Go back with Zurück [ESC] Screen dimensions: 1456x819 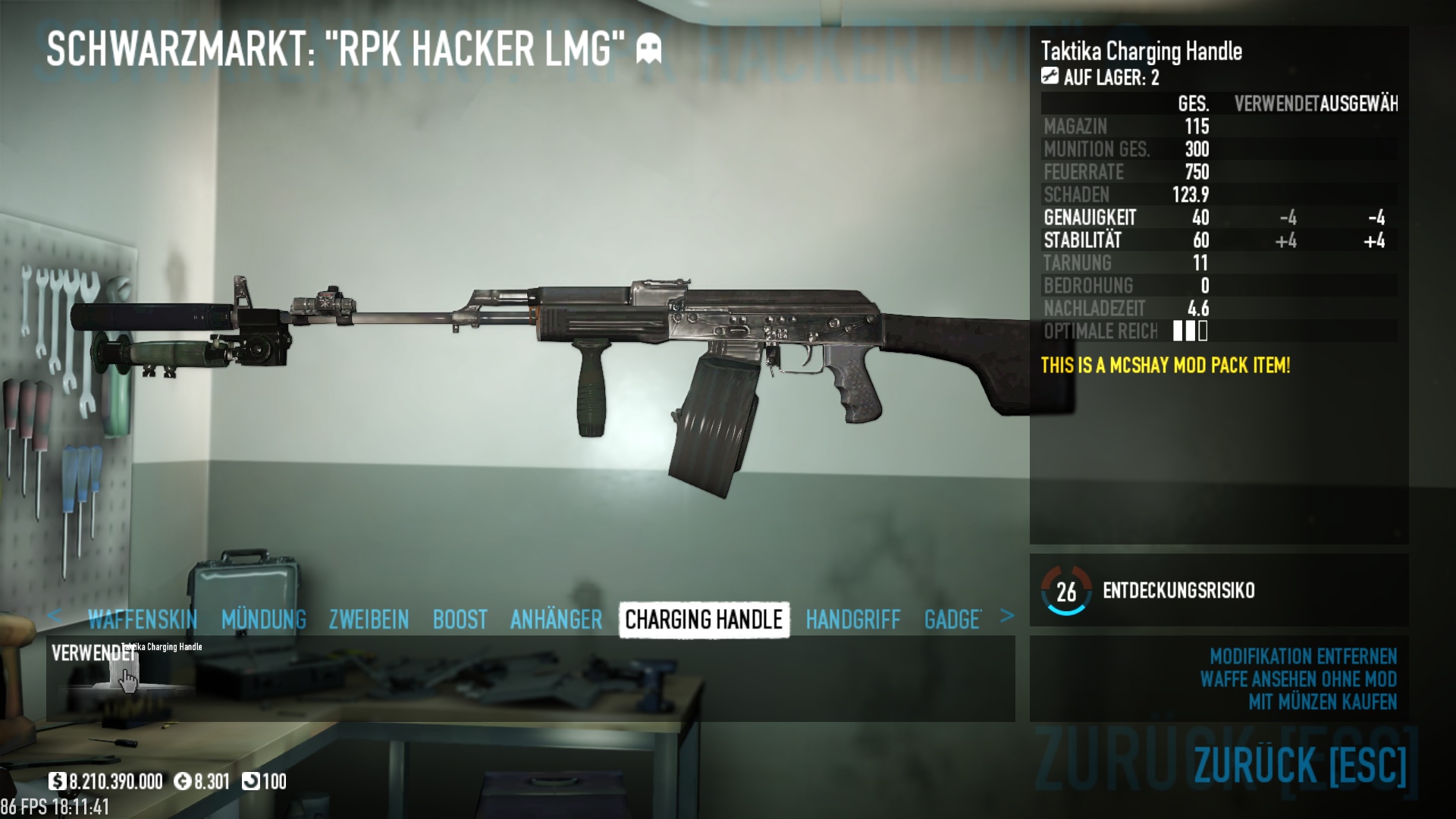coord(1299,764)
